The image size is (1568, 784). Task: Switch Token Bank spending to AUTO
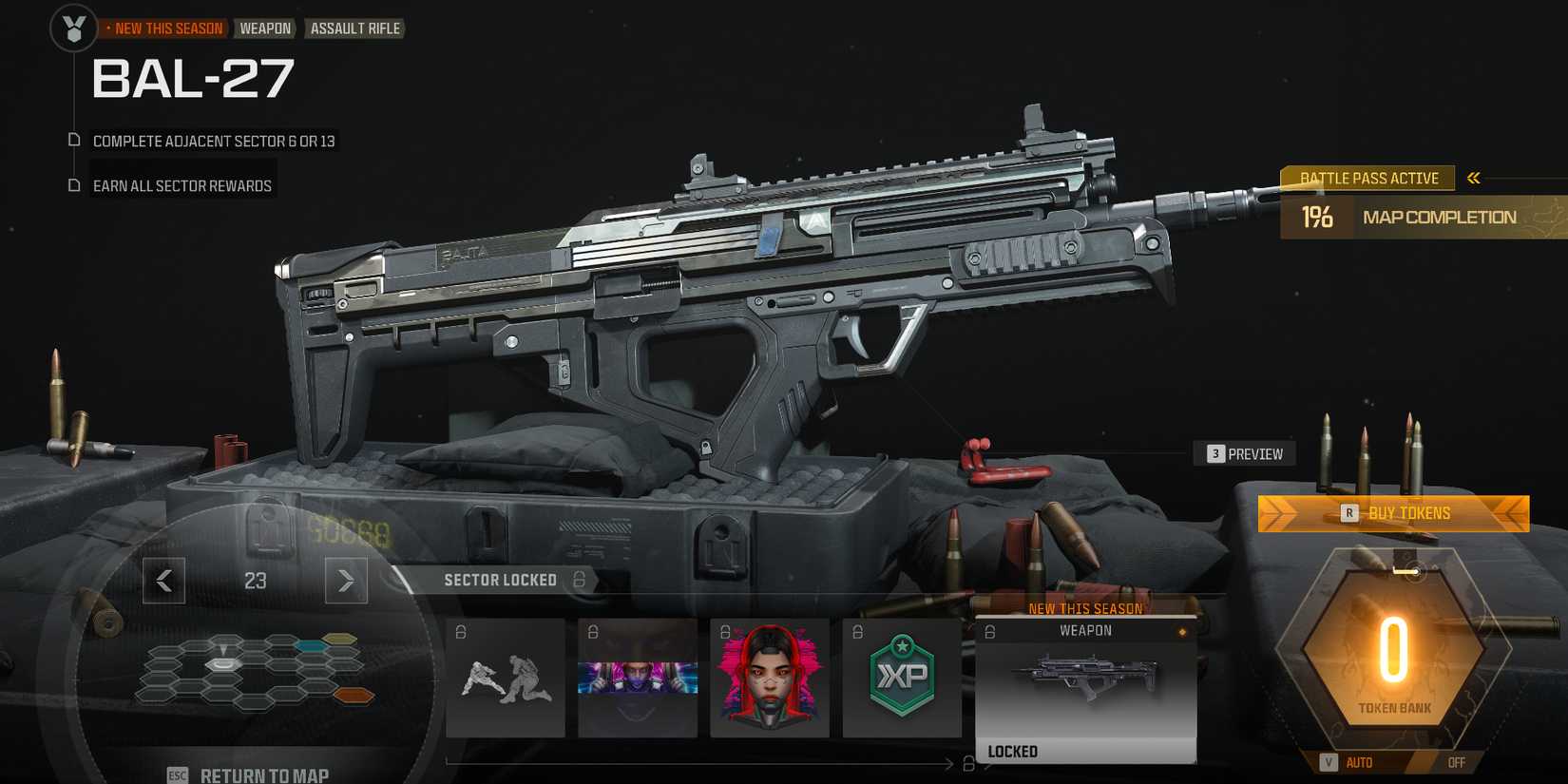[x=1357, y=762]
